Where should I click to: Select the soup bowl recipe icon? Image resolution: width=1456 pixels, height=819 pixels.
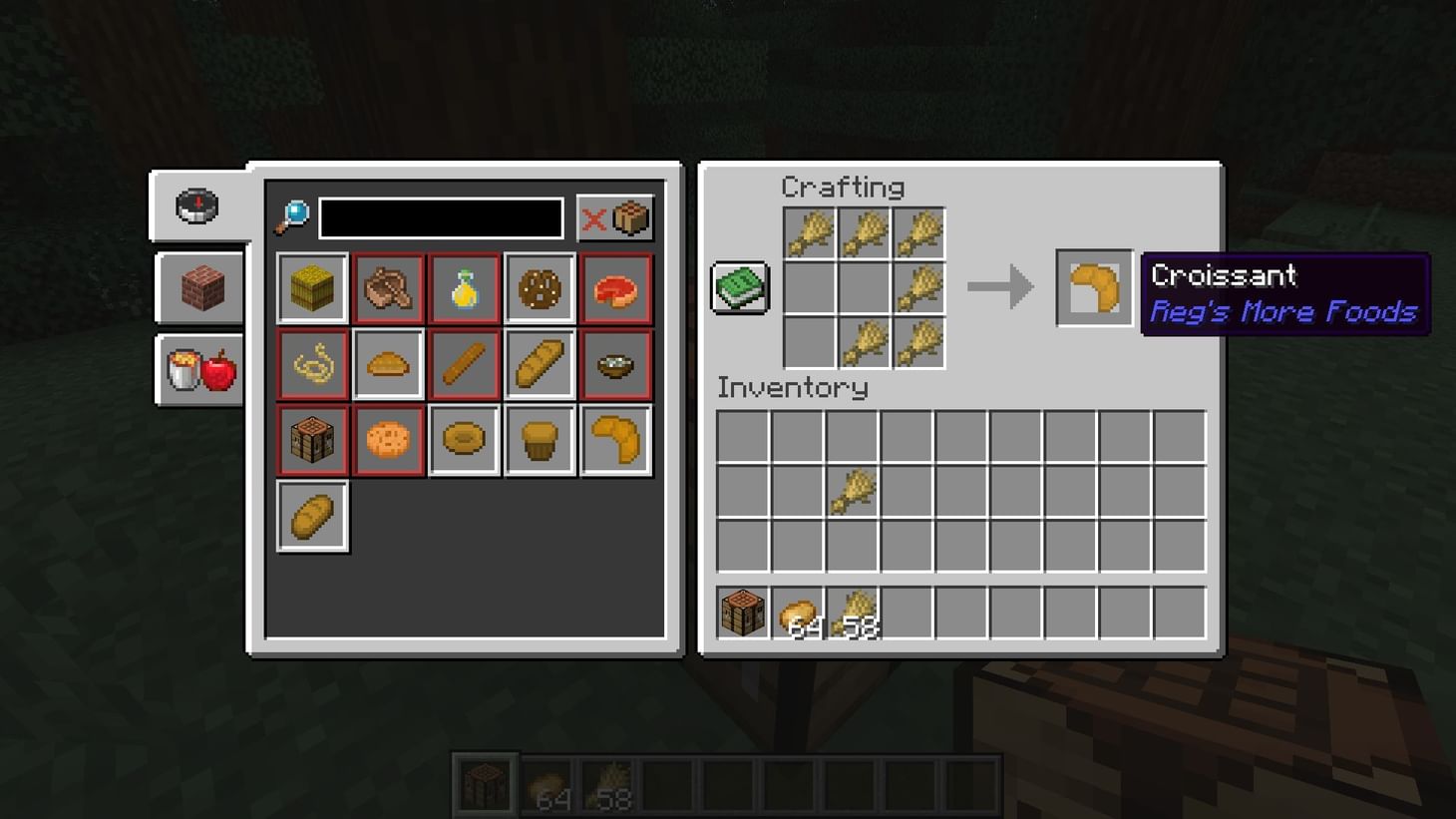pyautogui.click(x=615, y=364)
